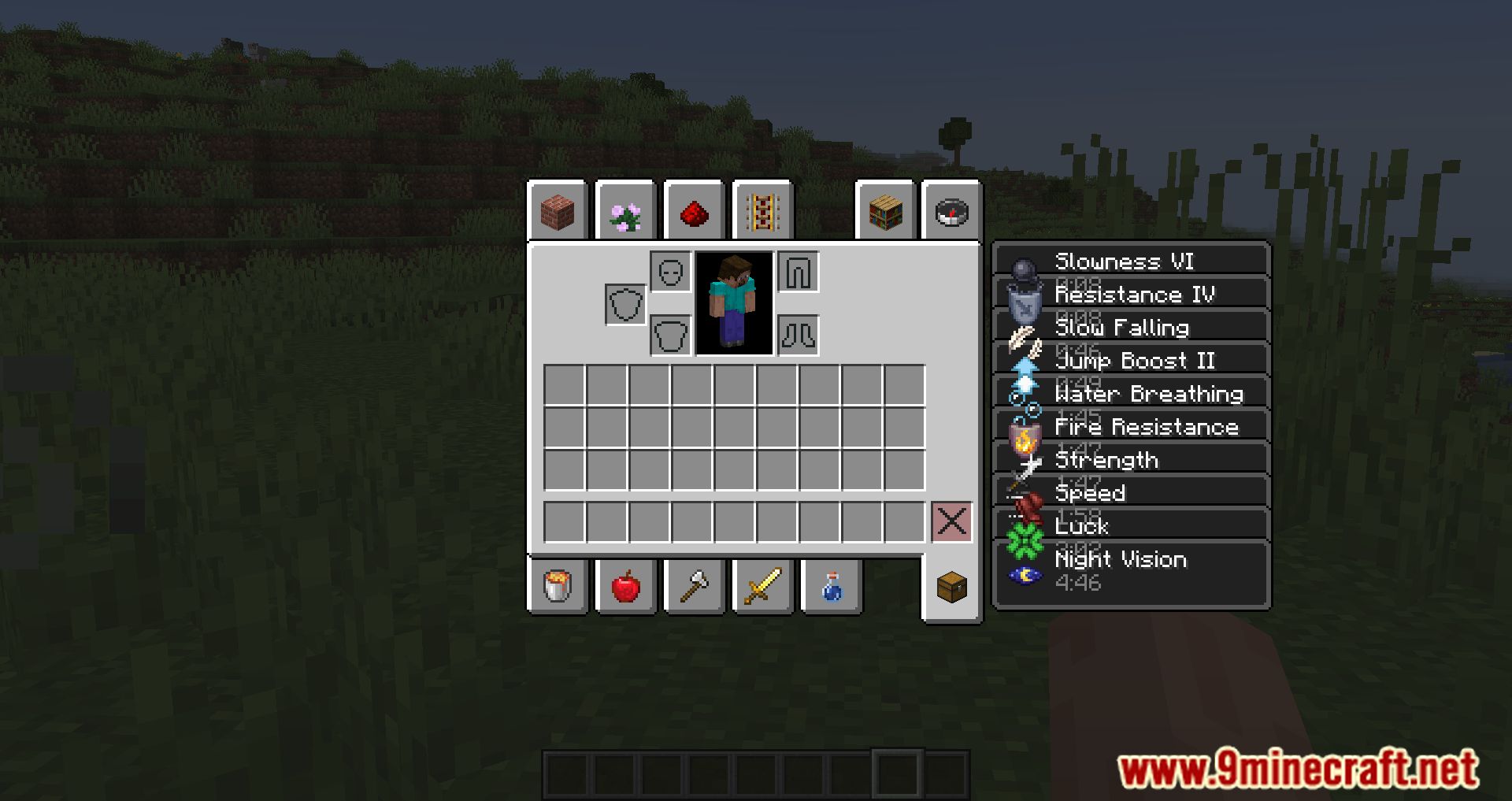The width and height of the screenshot is (1512, 801).
Task: Select the Decoration Blocks tab (peony flower)
Action: pyautogui.click(x=625, y=213)
